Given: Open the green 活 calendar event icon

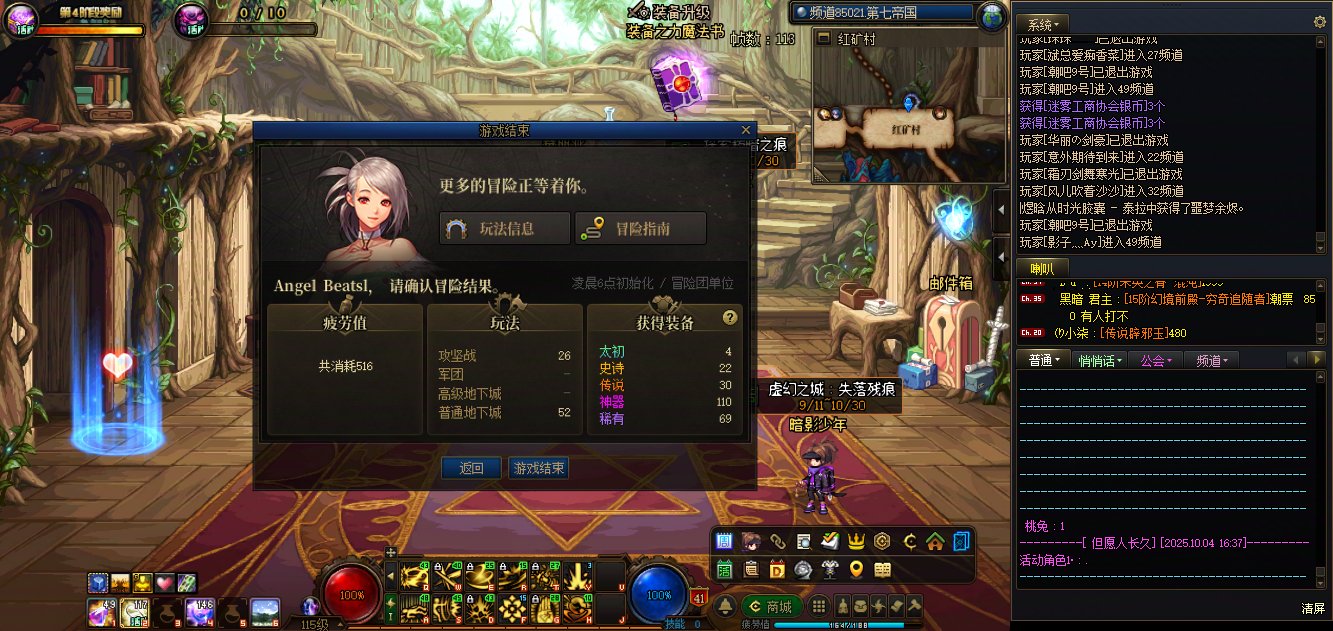Looking at the screenshot, I should click(725, 569).
